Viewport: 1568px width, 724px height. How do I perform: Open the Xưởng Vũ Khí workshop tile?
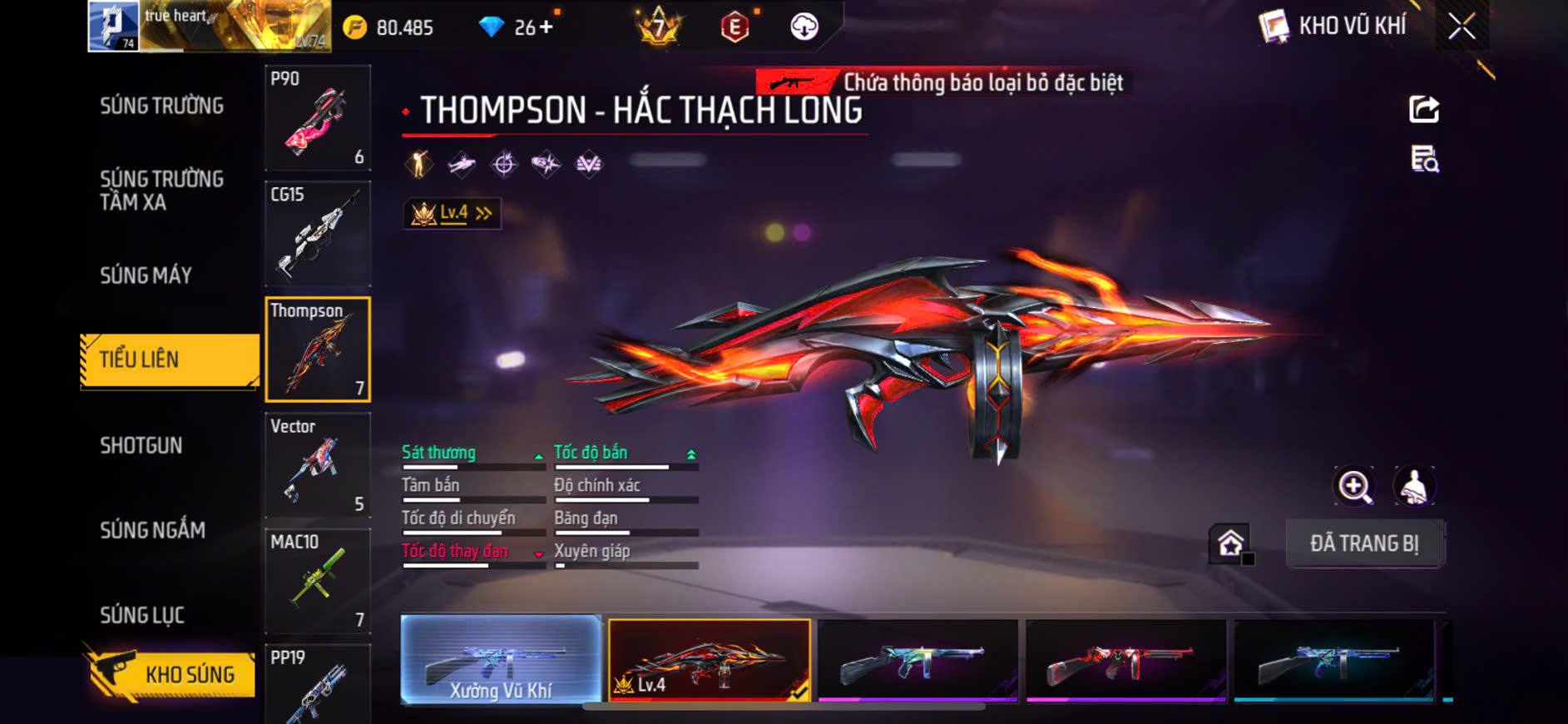(501, 661)
